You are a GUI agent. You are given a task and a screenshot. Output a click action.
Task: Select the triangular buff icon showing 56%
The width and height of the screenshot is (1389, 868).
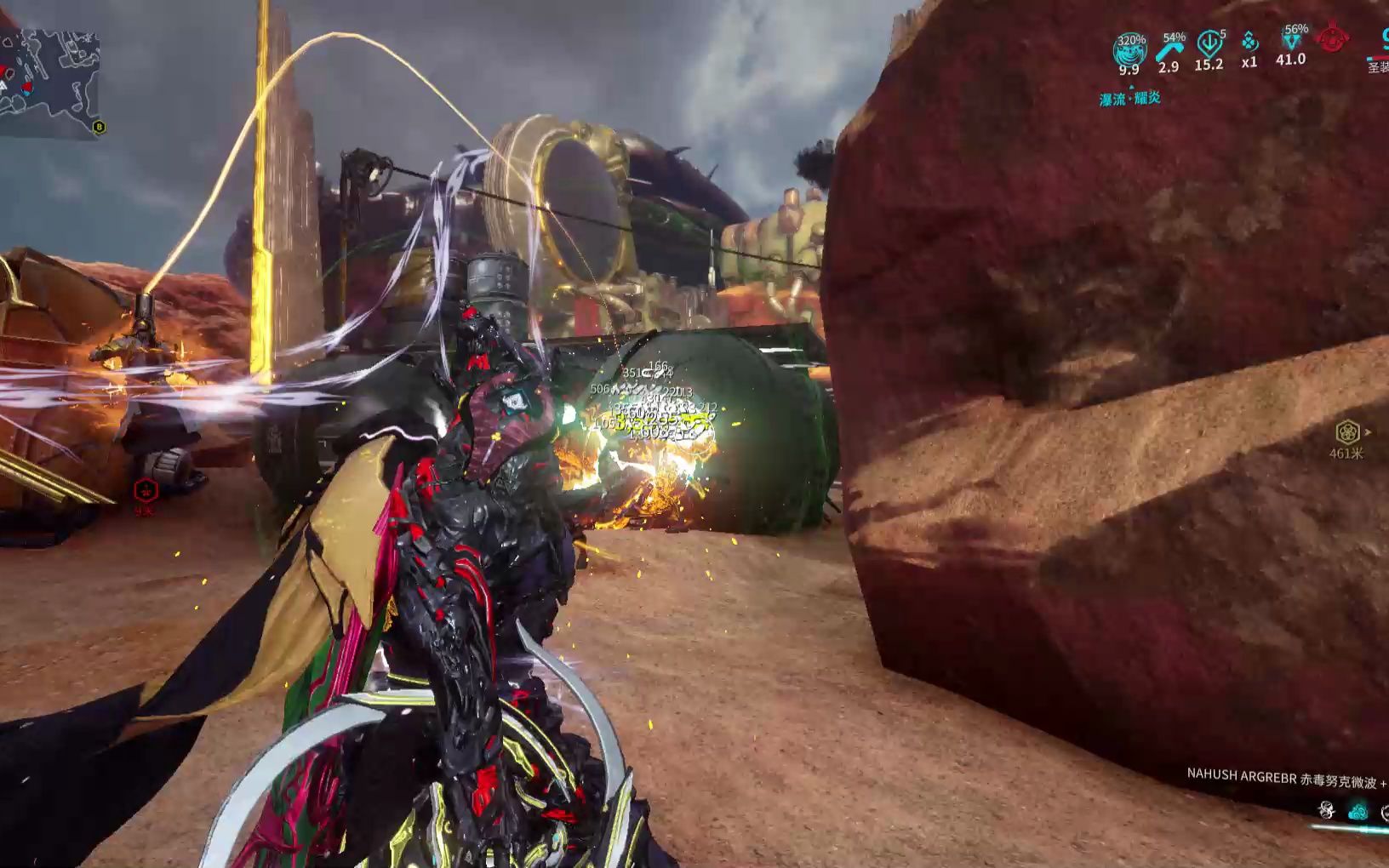[1290, 41]
